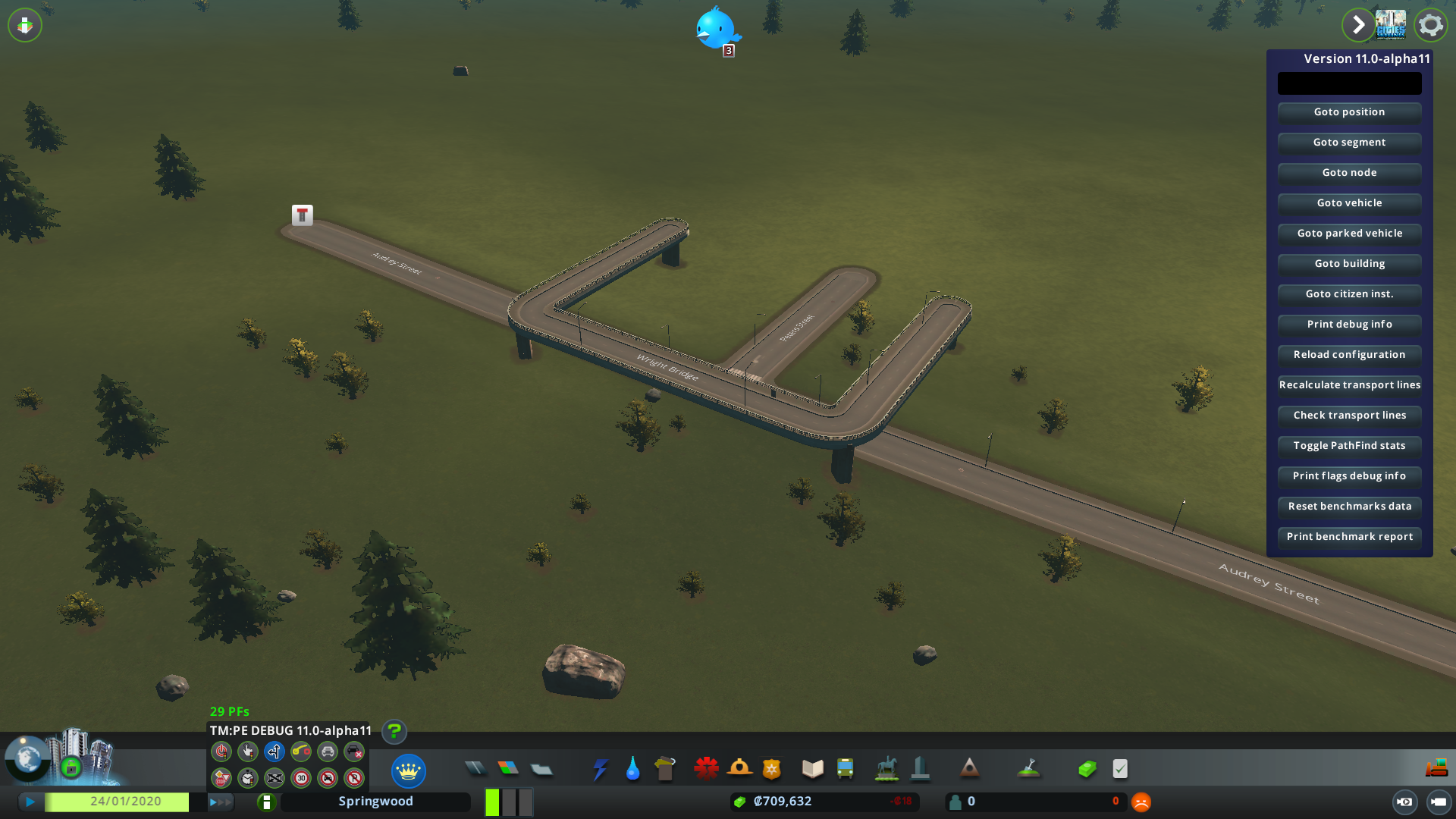Collapse the panel with the chevron arrow
Screen dimensions: 1456x819
[1358, 25]
